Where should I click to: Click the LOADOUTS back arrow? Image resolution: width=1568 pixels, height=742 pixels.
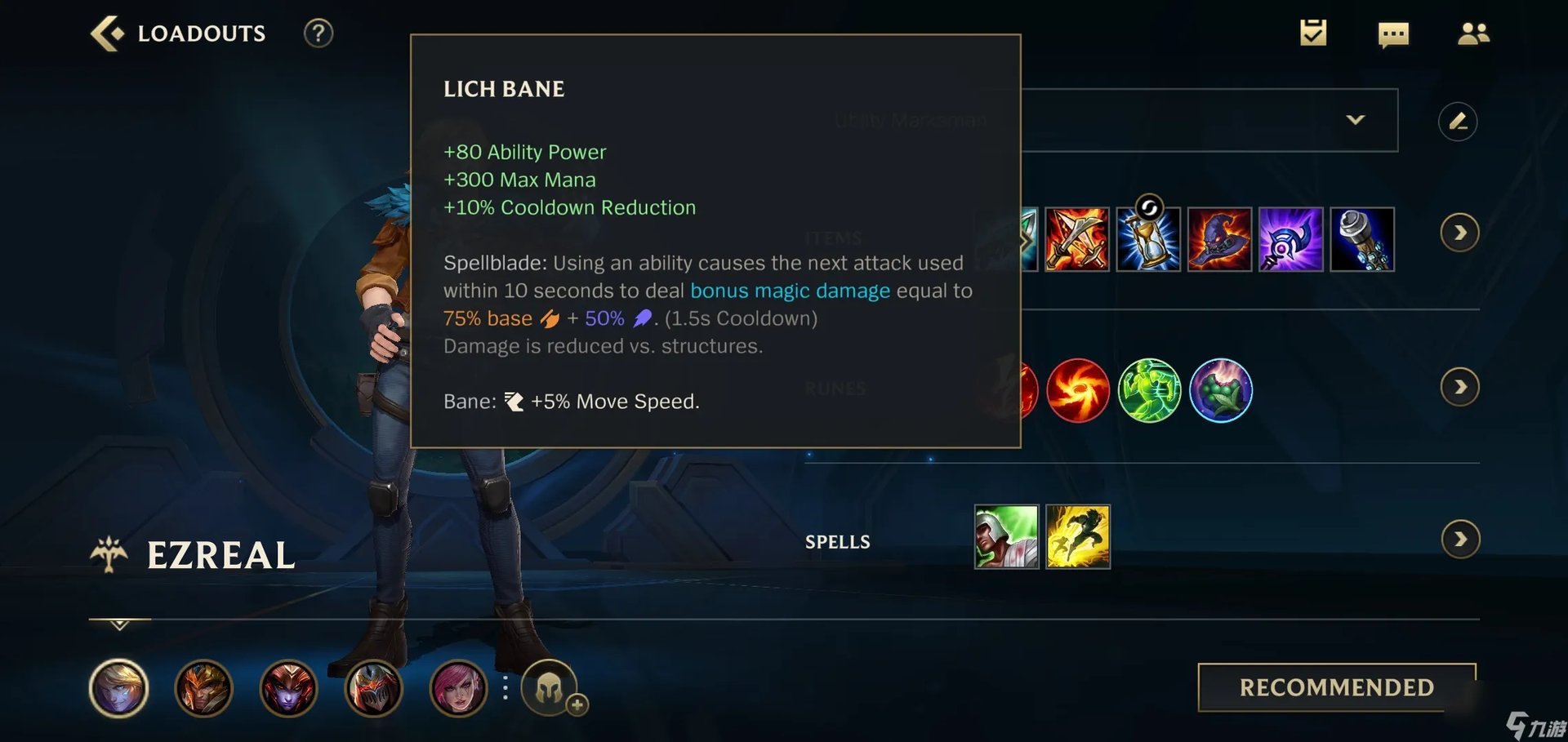pyautogui.click(x=107, y=33)
